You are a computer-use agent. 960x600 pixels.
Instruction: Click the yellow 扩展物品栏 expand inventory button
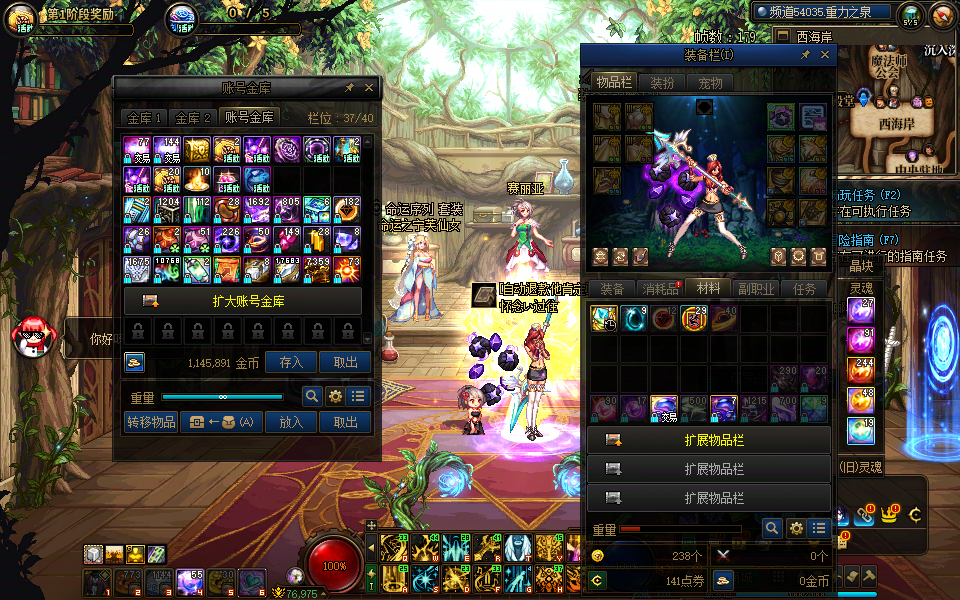click(709, 440)
